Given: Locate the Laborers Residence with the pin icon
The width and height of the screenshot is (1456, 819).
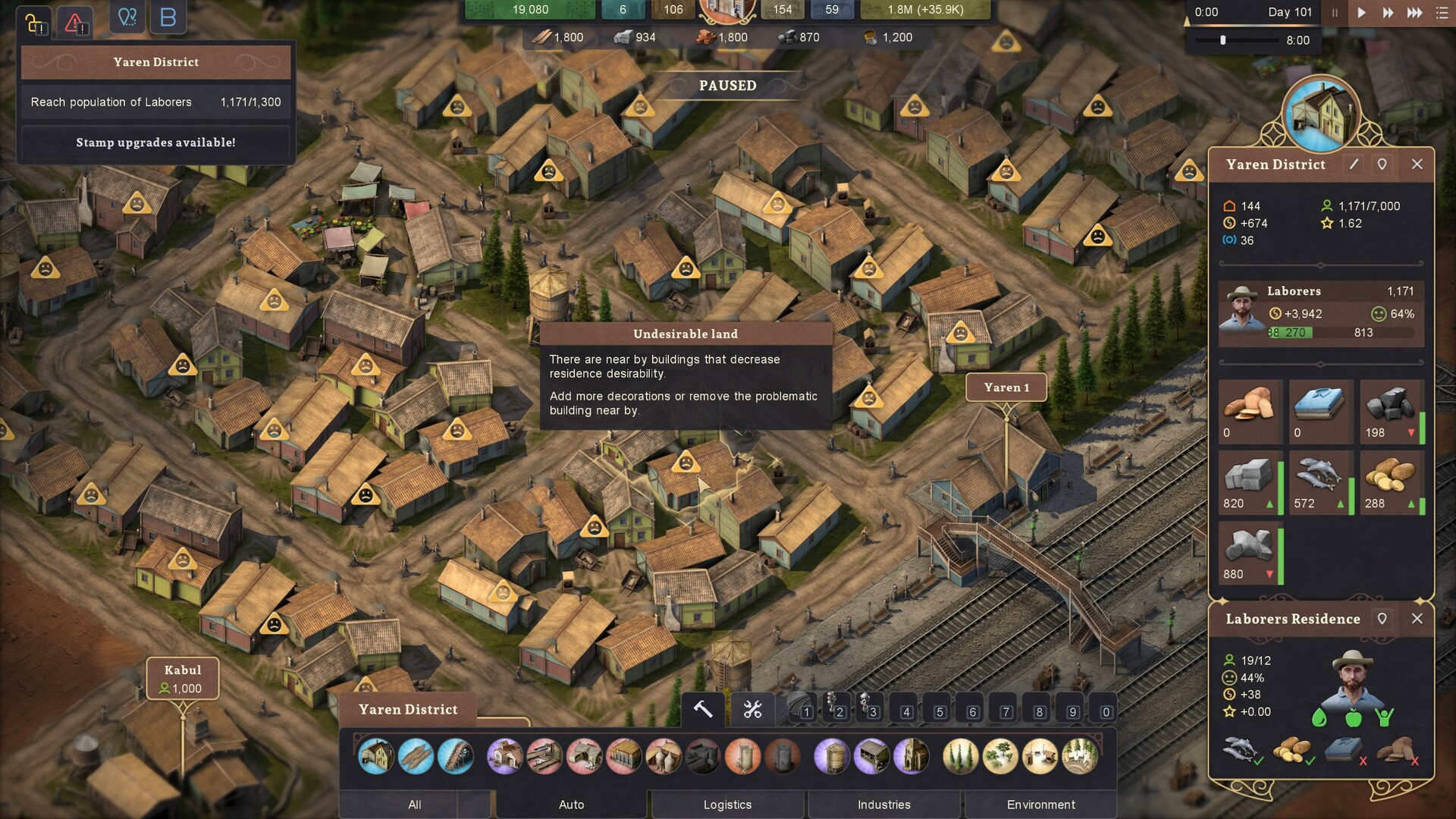Looking at the screenshot, I should pyautogui.click(x=1382, y=619).
